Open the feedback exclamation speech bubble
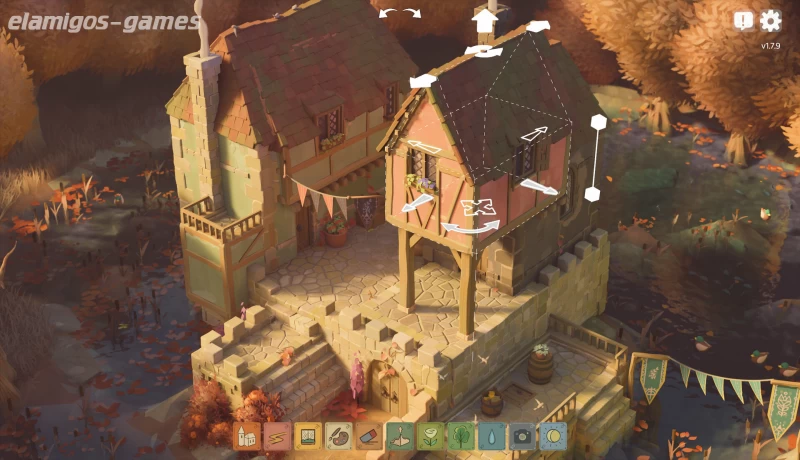 [x=743, y=21]
